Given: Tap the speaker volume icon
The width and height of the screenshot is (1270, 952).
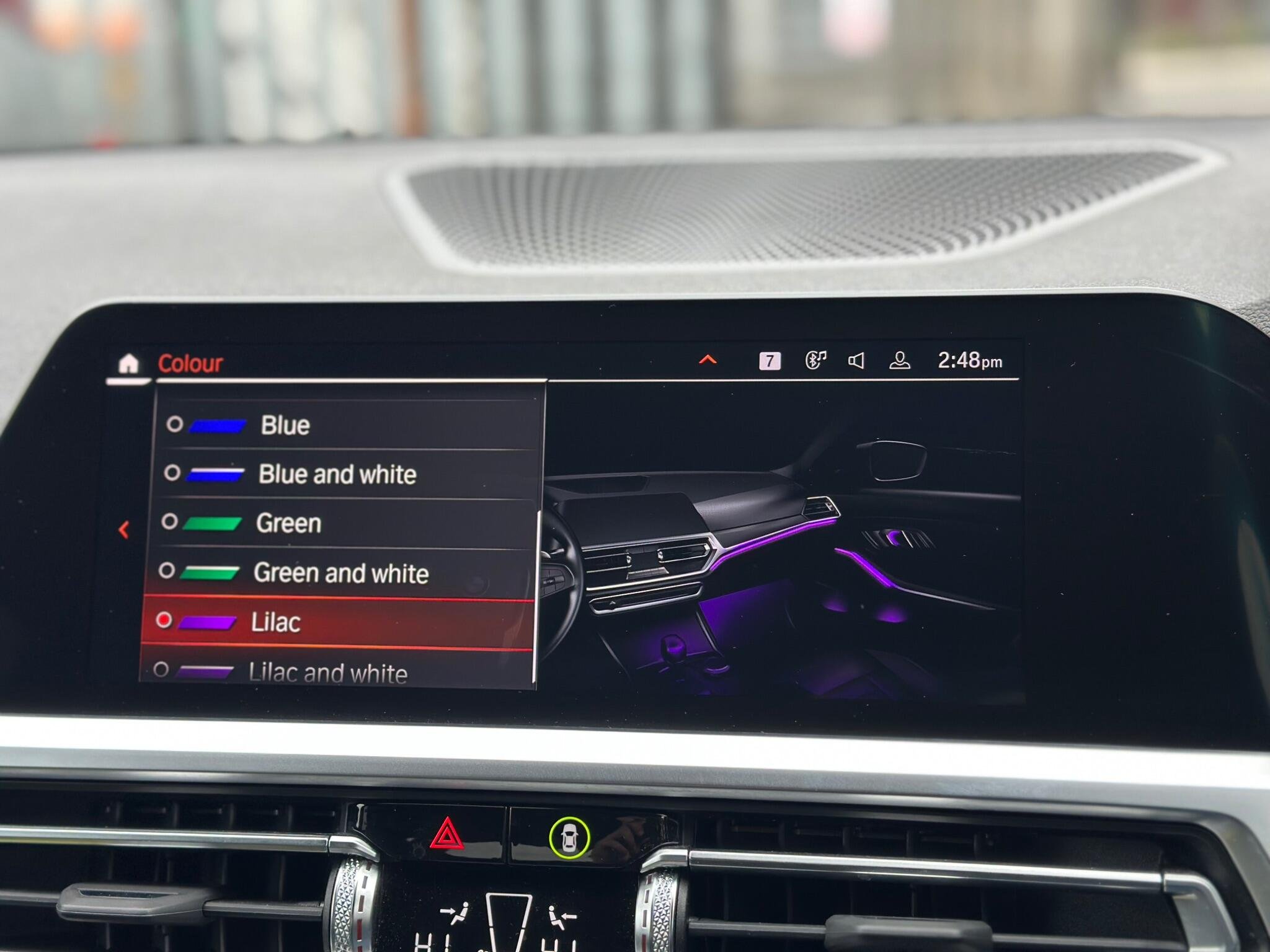Looking at the screenshot, I should point(856,361).
